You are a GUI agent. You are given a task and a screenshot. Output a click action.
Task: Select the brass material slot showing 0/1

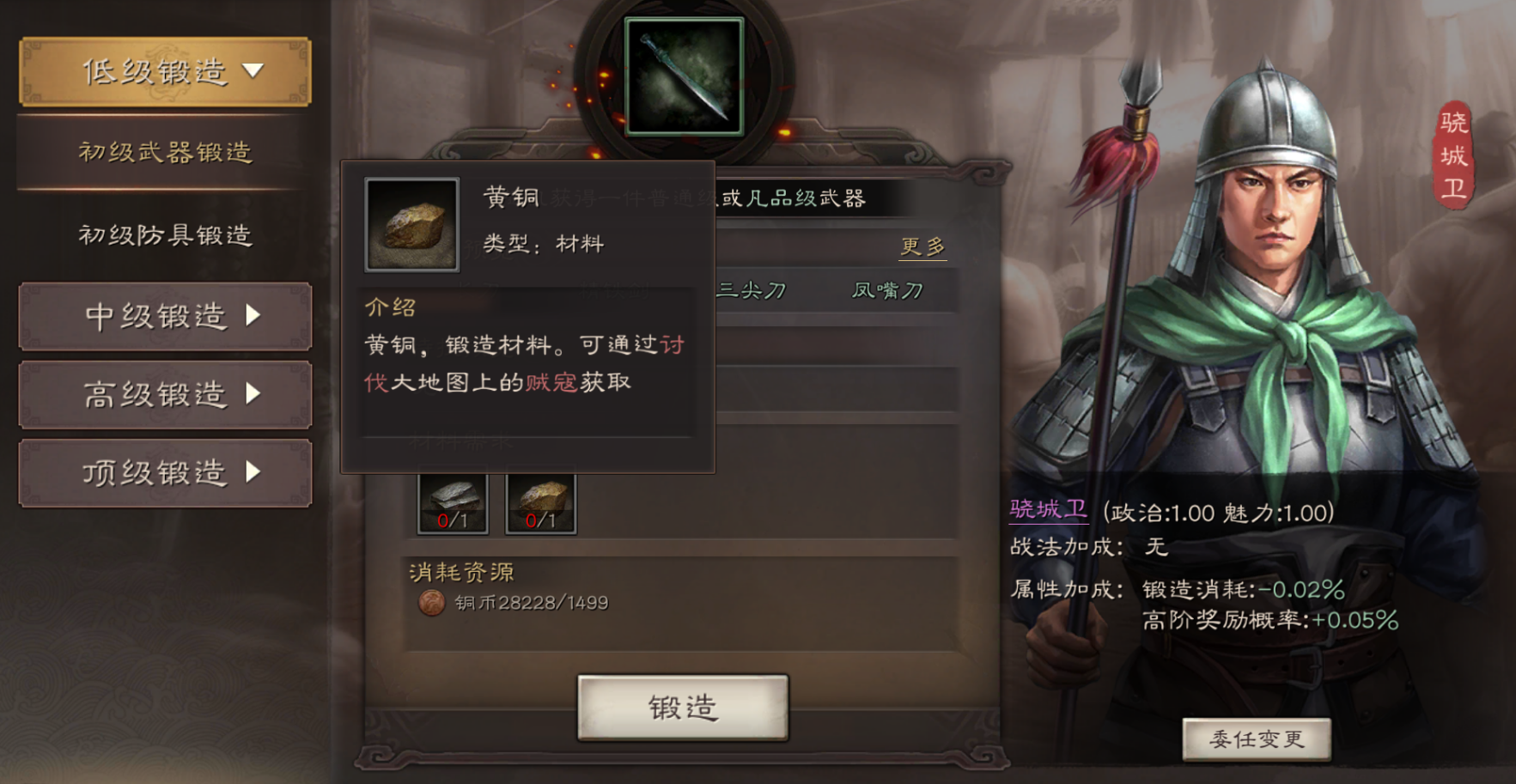pos(540,502)
